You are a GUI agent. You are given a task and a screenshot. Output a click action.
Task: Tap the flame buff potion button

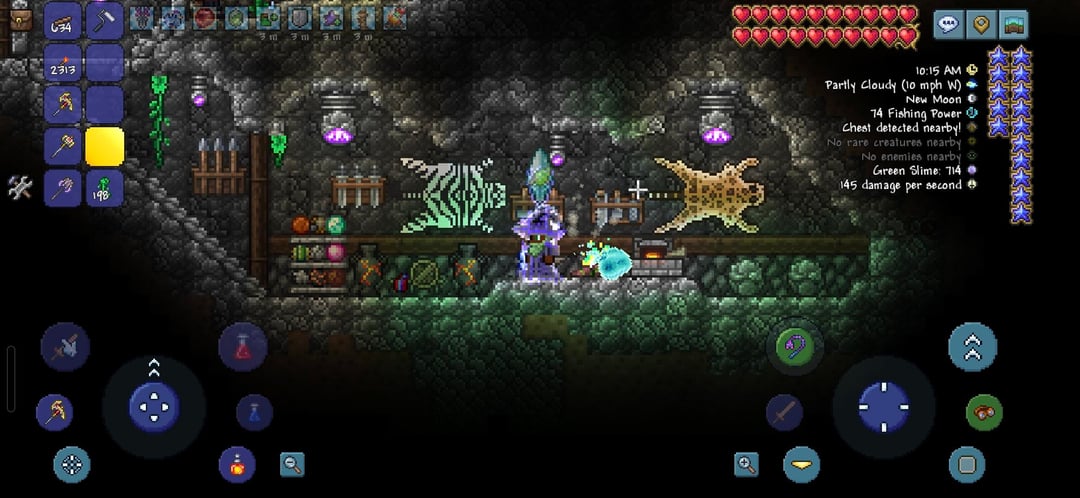click(x=237, y=464)
